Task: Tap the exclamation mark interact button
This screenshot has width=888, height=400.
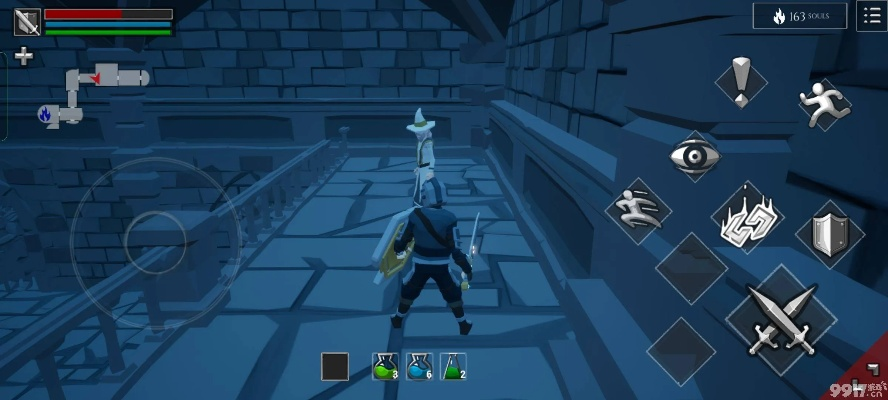Action: click(x=740, y=82)
